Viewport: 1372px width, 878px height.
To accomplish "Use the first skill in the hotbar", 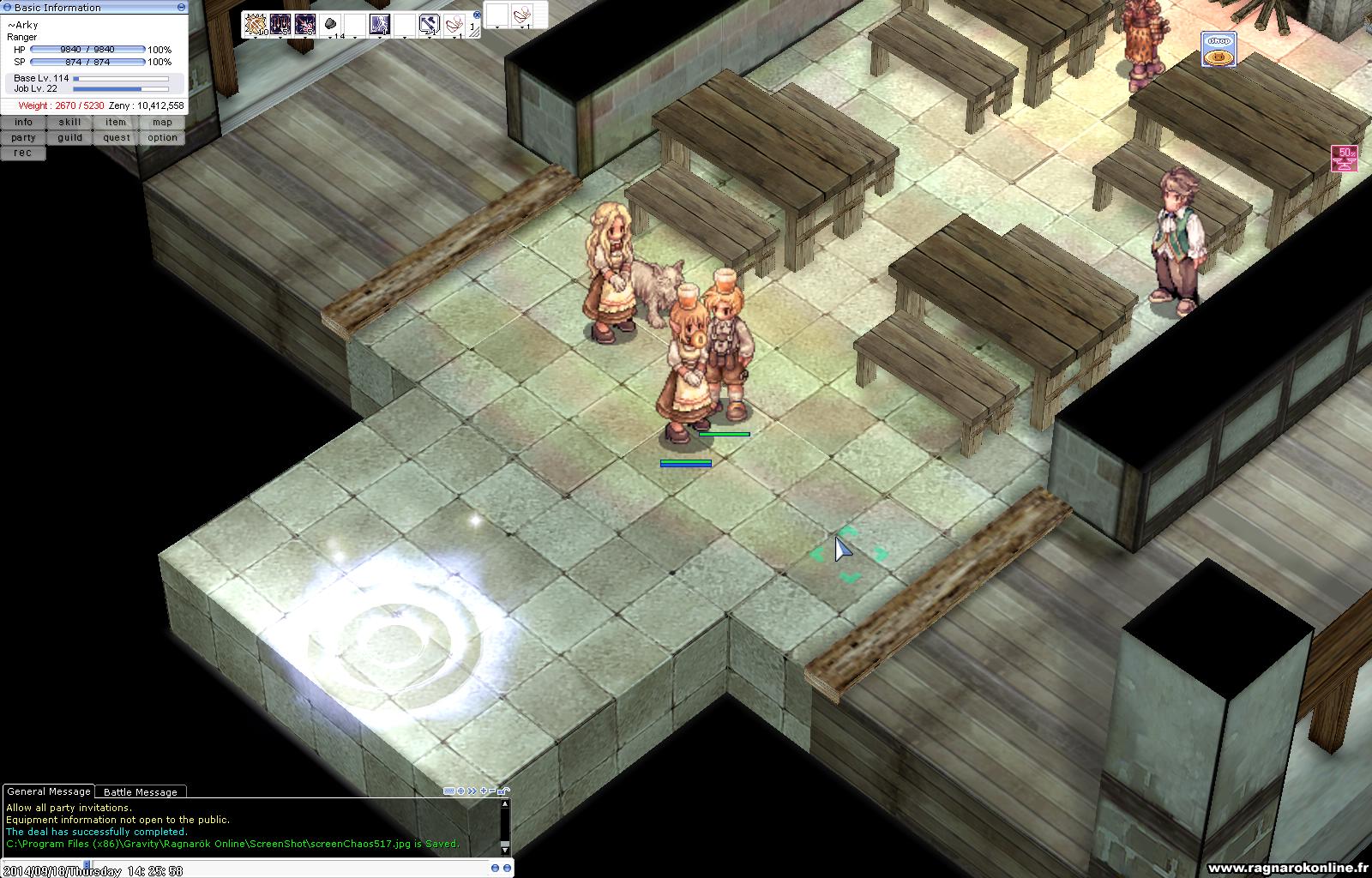I will [x=255, y=25].
